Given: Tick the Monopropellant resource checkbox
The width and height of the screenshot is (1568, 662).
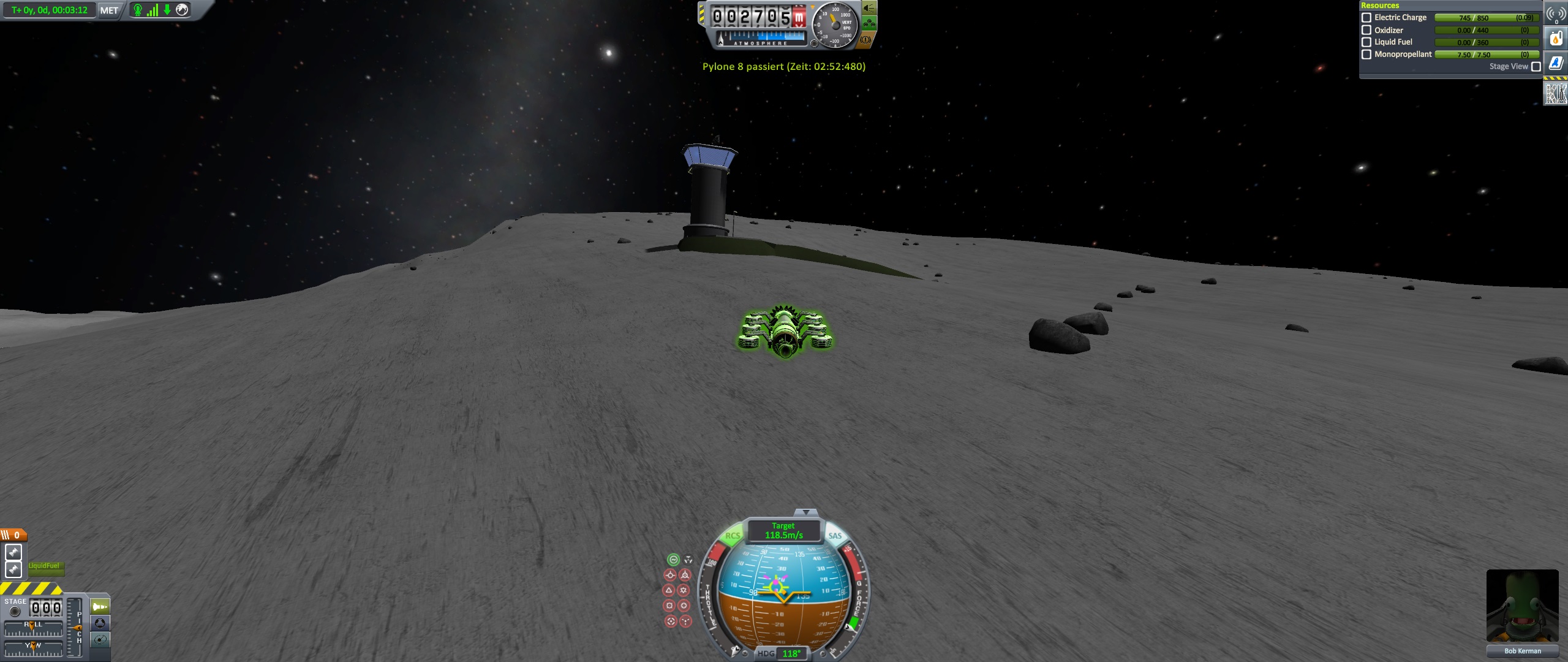Looking at the screenshot, I should tap(1366, 55).
